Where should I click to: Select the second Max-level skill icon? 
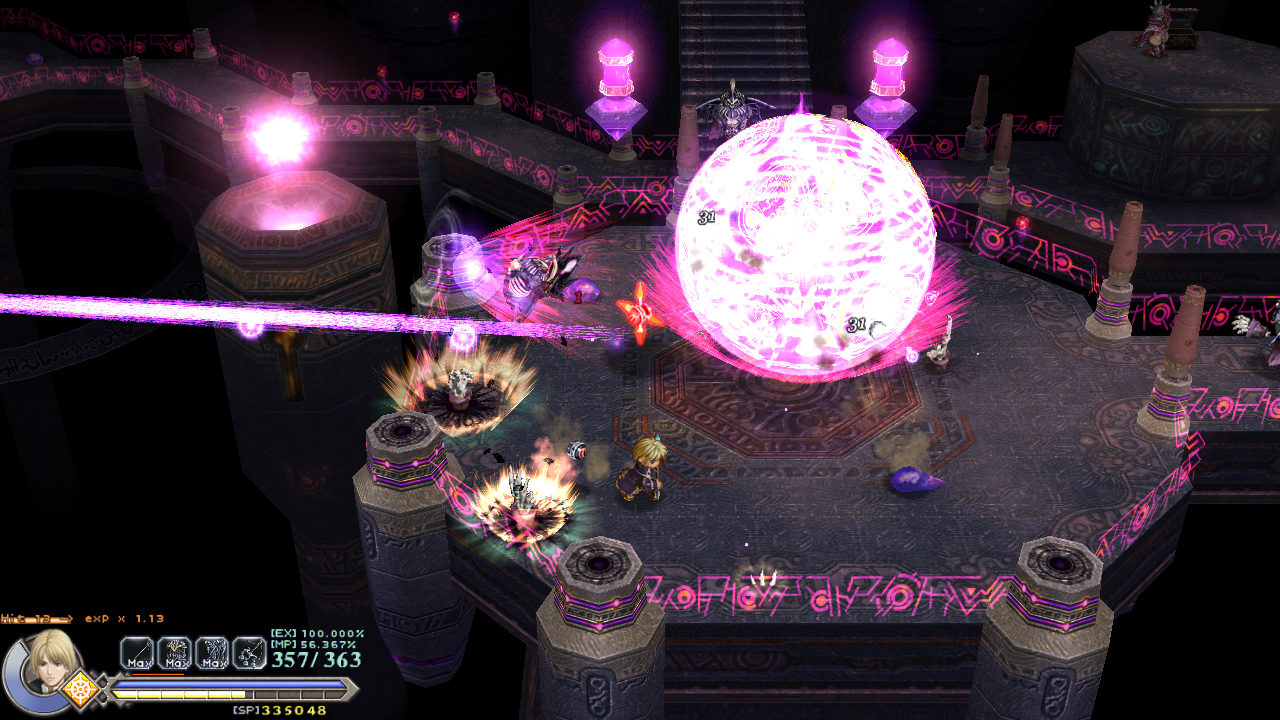(x=175, y=653)
